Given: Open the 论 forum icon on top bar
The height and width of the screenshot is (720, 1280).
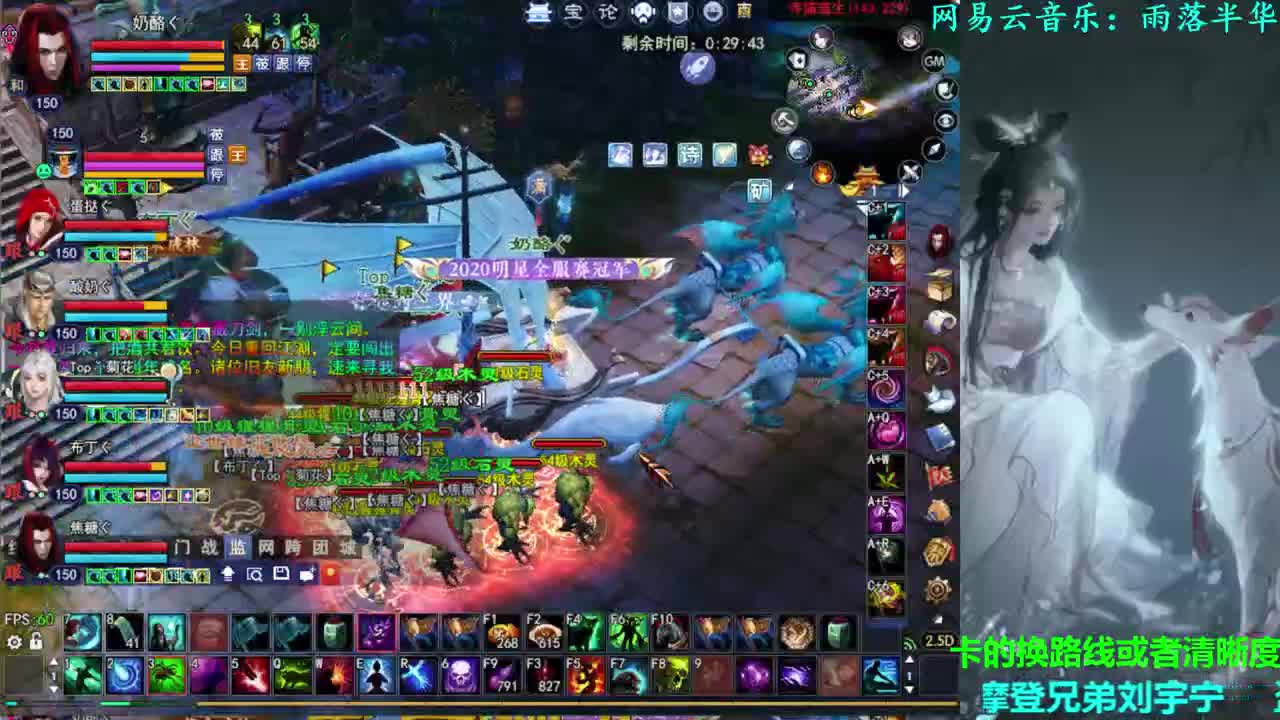Looking at the screenshot, I should [607, 12].
